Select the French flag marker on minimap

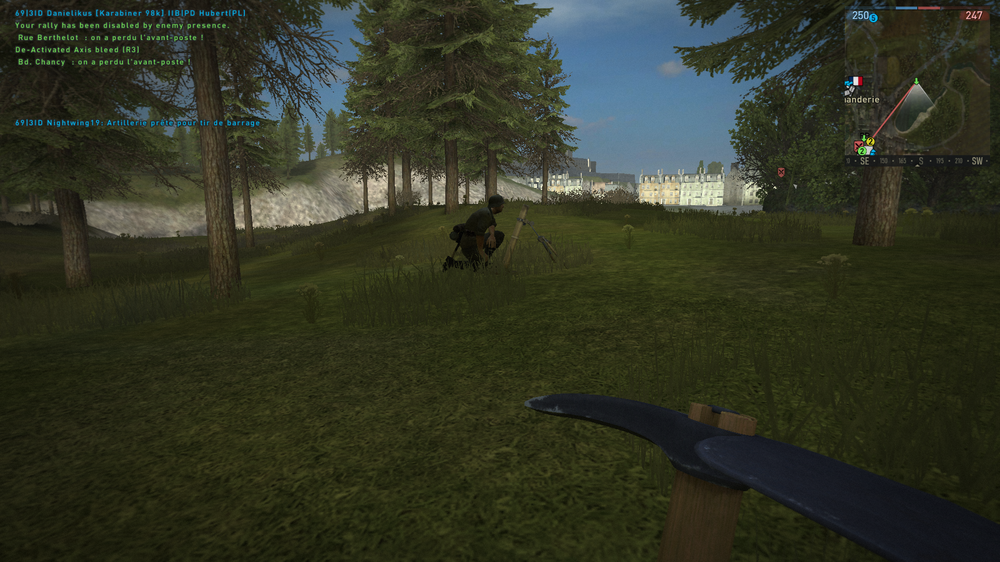coord(855,81)
